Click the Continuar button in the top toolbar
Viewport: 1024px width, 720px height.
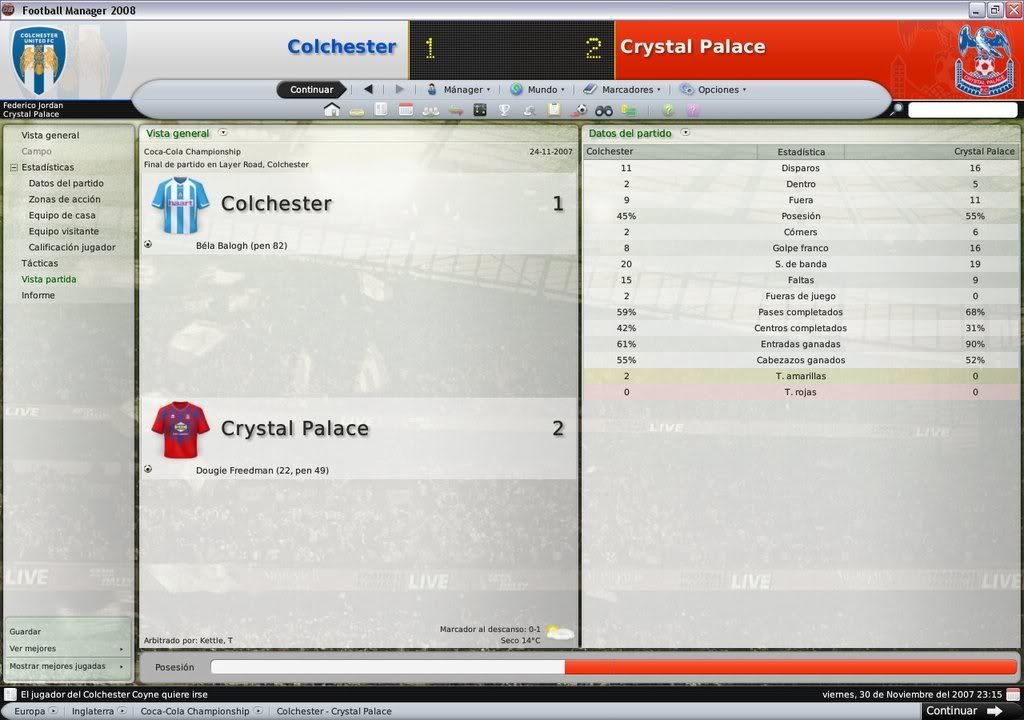click(311, 90)
